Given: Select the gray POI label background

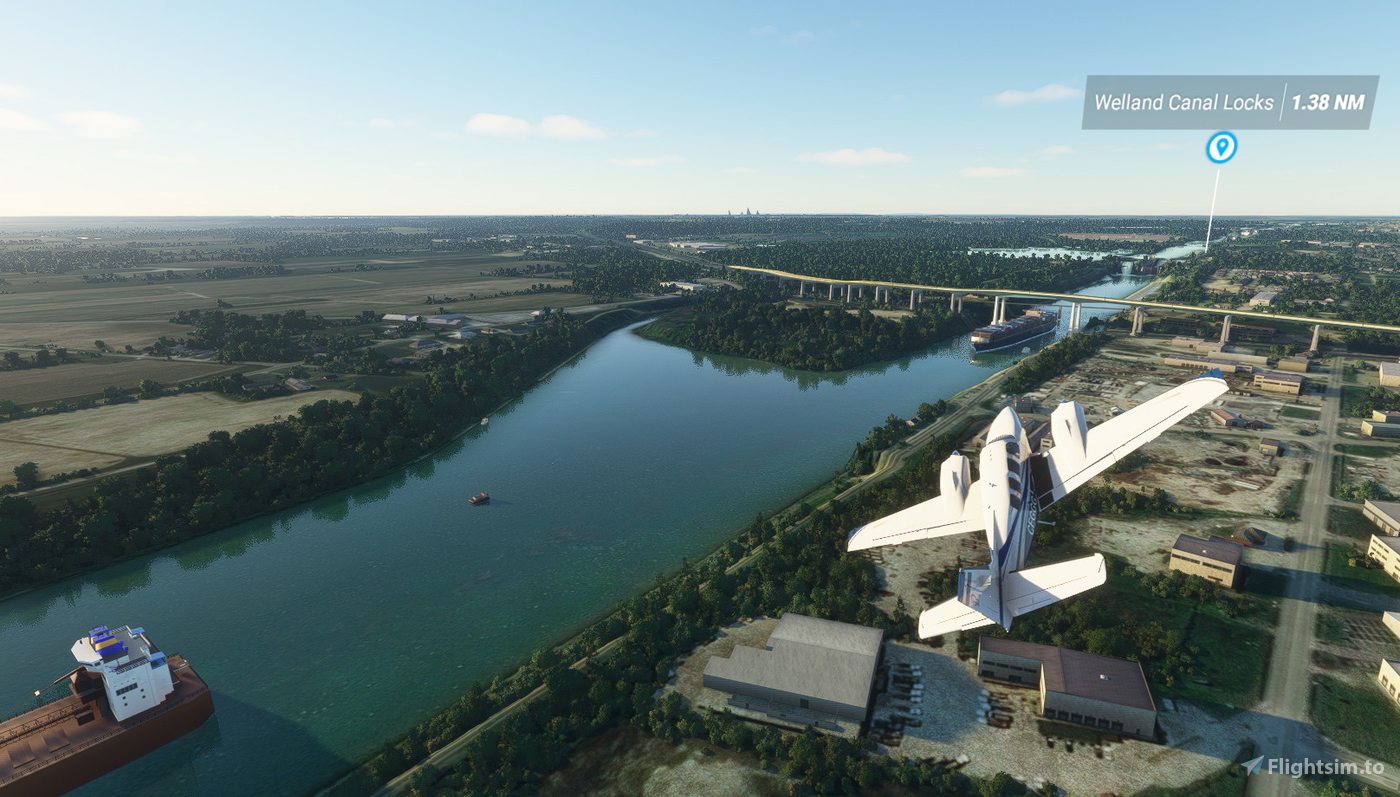Looking at the screenshot, I should 1230,101.
